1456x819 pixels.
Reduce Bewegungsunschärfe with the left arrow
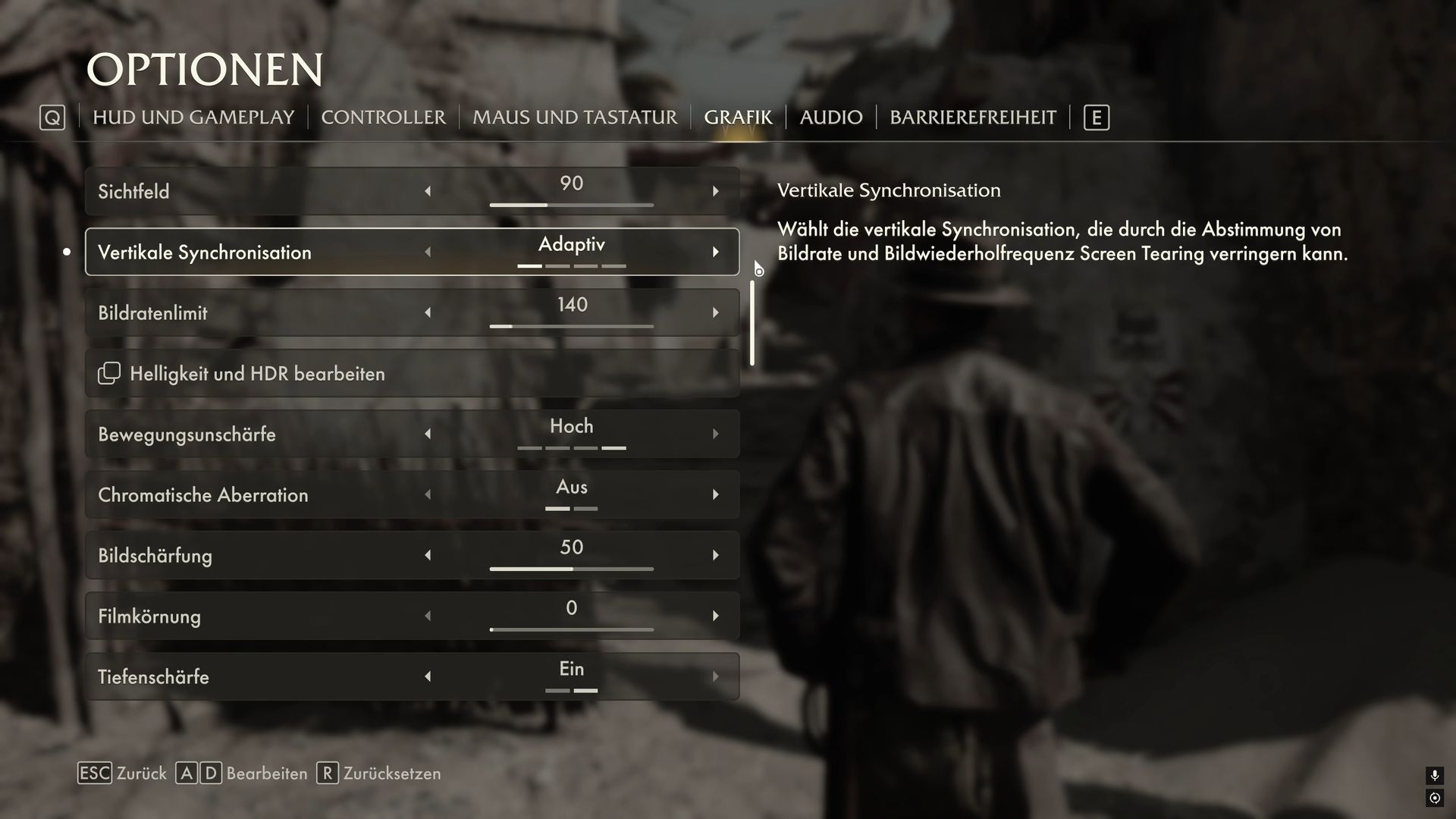coord(428,434)
